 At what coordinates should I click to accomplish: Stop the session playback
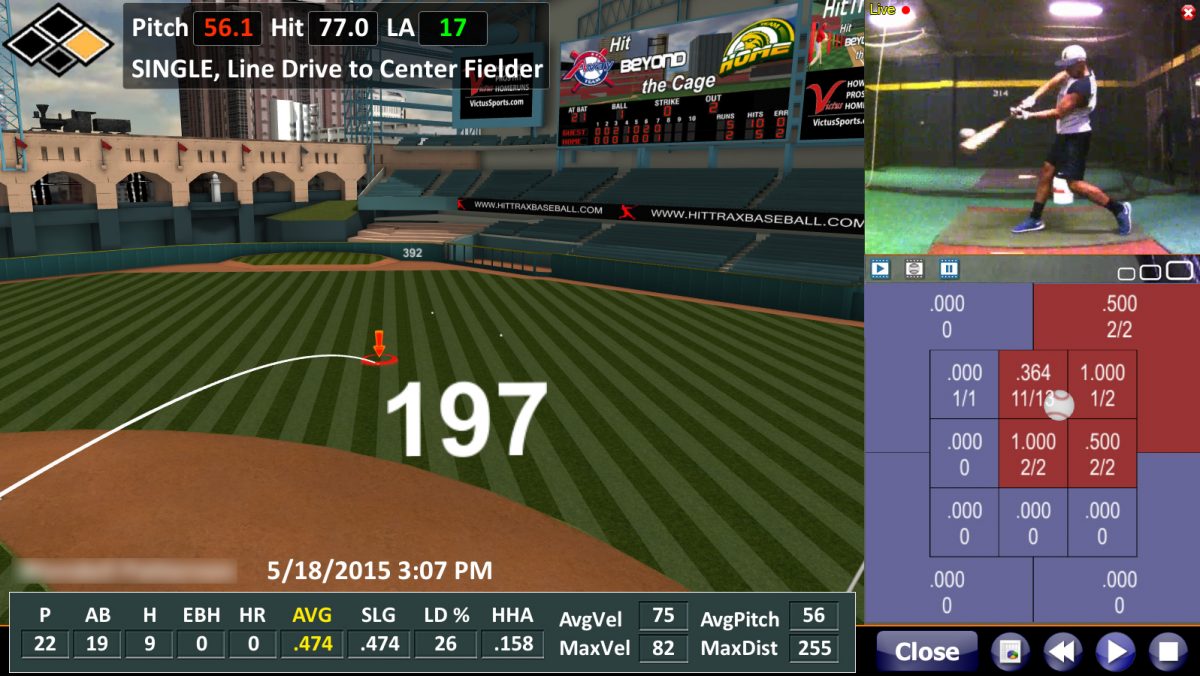pos(1166,652)
